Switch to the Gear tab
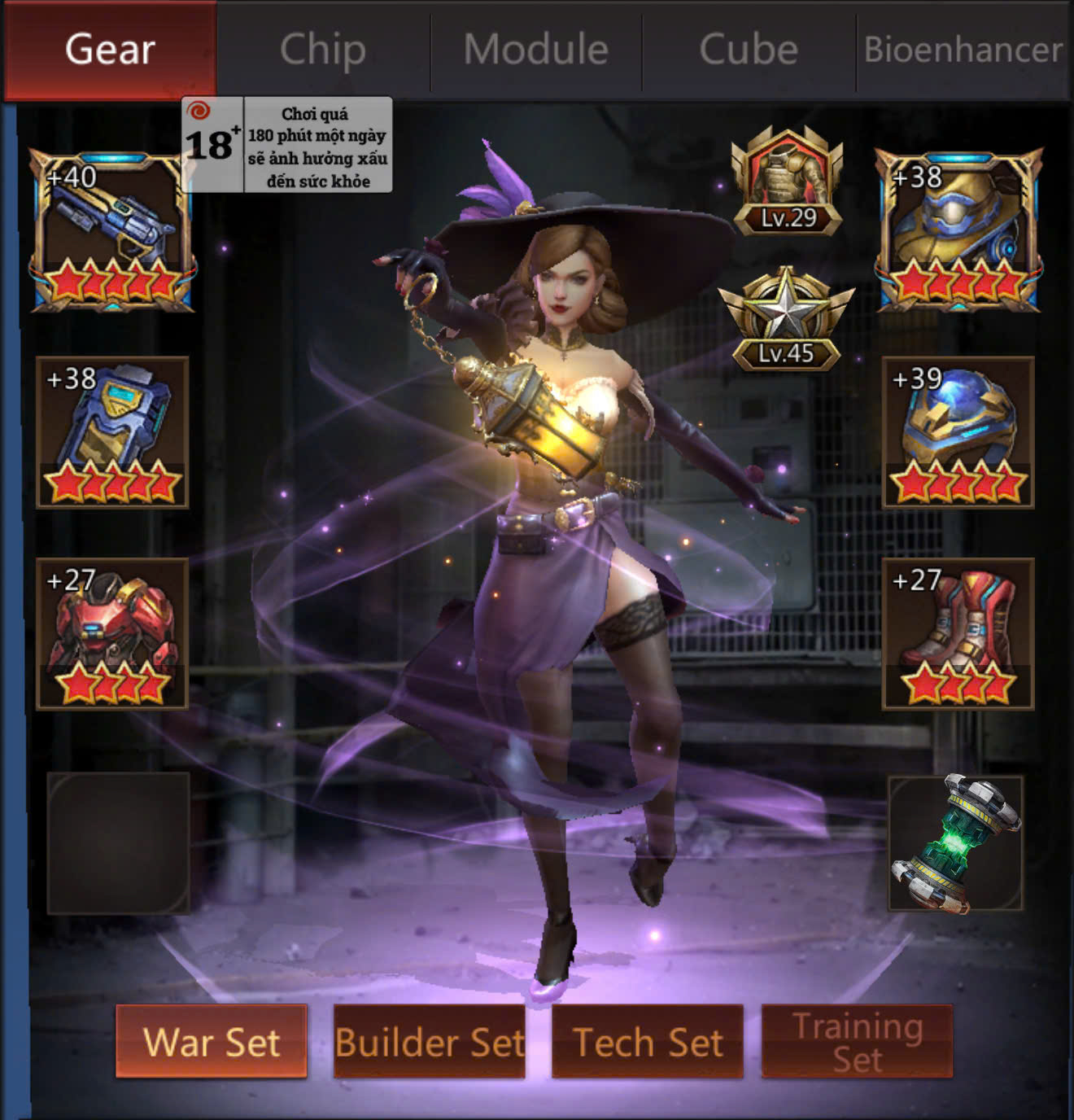Image resolution: width=1074 pixels, height=1120 pixels. pos(110,50)
